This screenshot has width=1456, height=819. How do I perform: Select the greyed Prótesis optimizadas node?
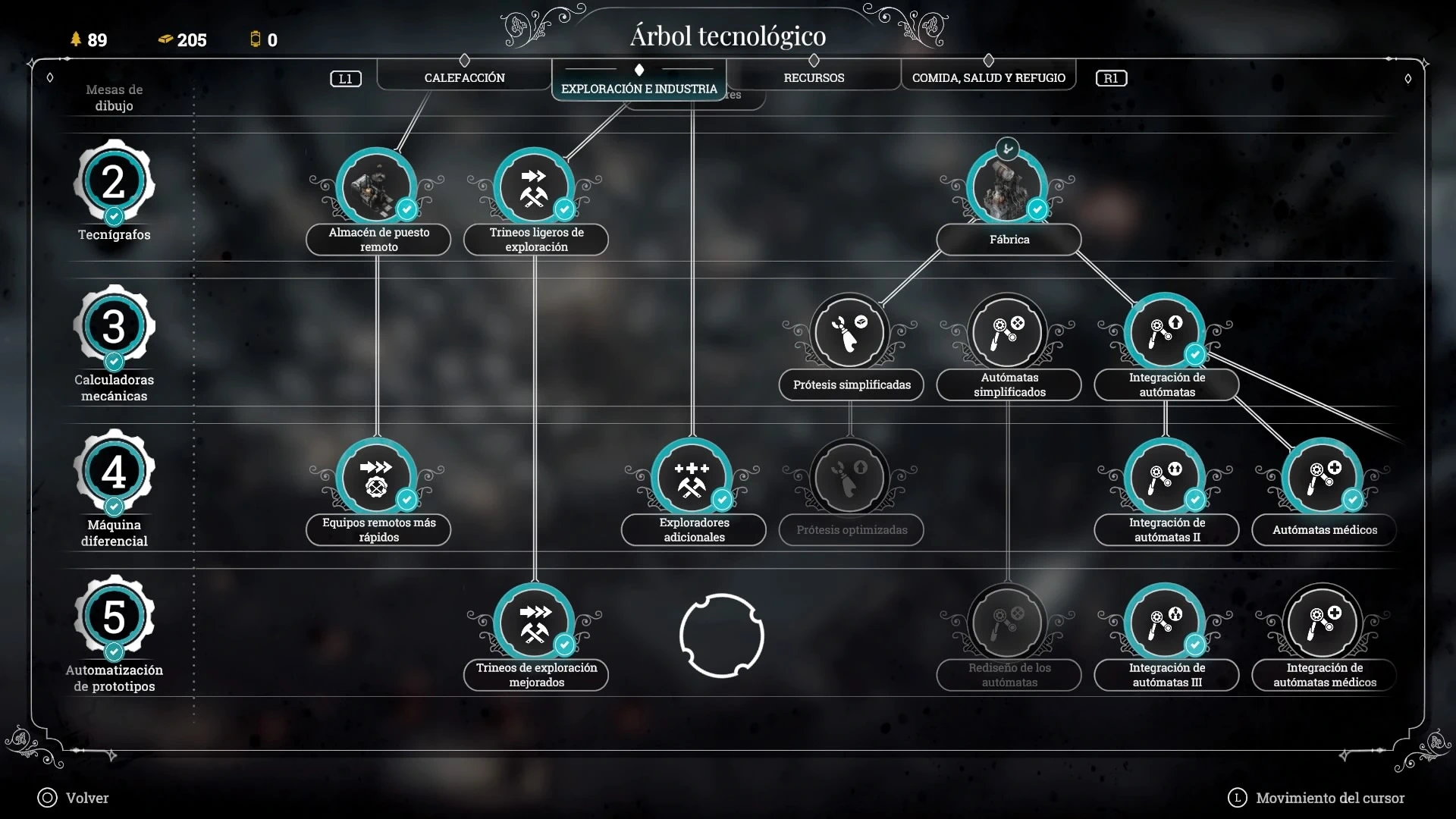849,478
